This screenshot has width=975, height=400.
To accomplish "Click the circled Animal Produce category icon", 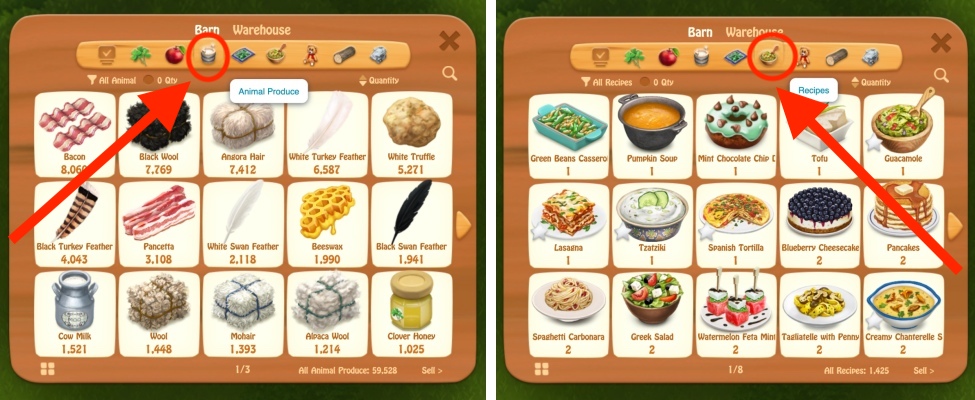I will [209, 55].
